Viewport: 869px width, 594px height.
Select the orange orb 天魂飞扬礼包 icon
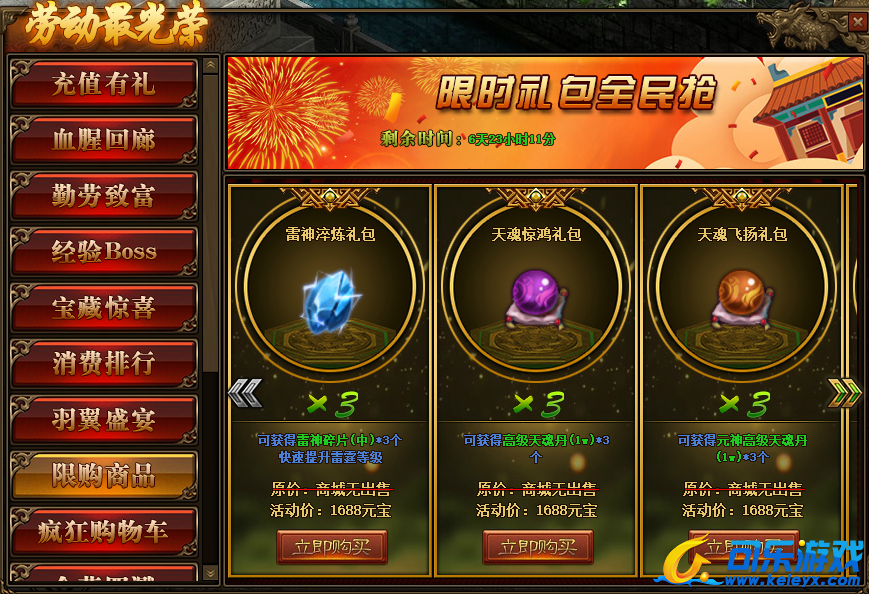(743, 297)
